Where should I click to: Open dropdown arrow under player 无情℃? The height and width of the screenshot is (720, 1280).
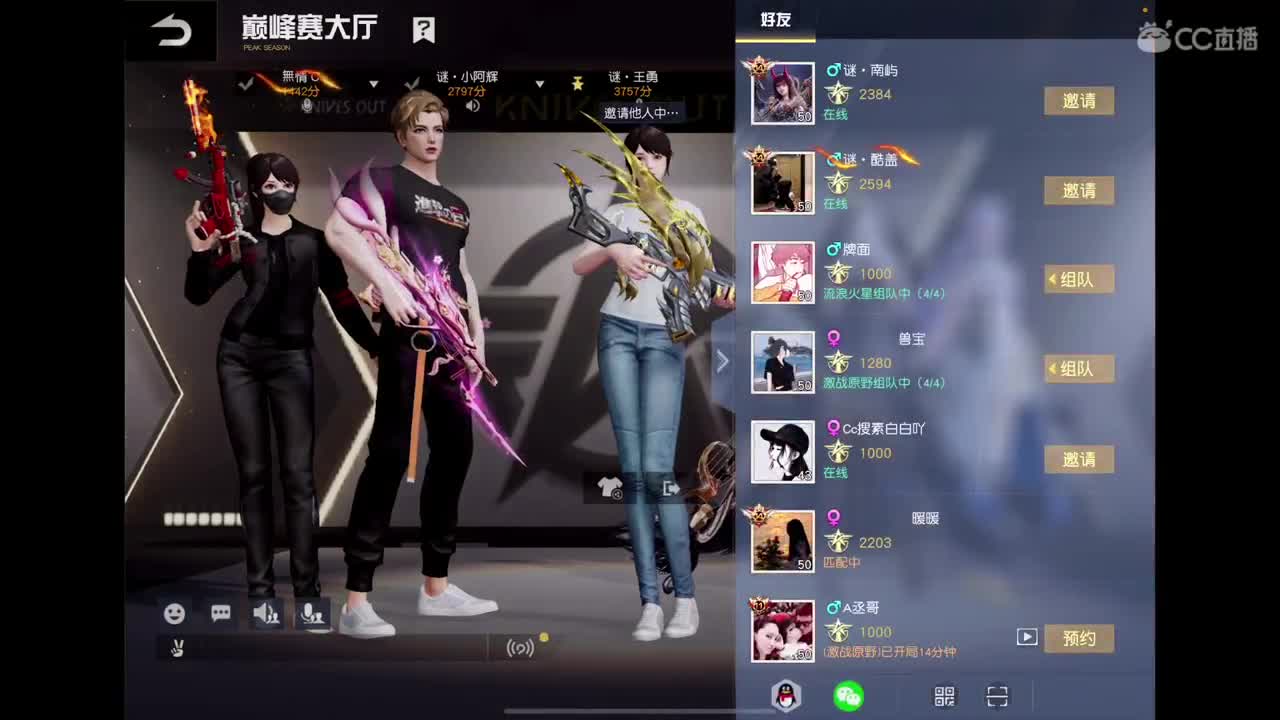click(374, 85)
